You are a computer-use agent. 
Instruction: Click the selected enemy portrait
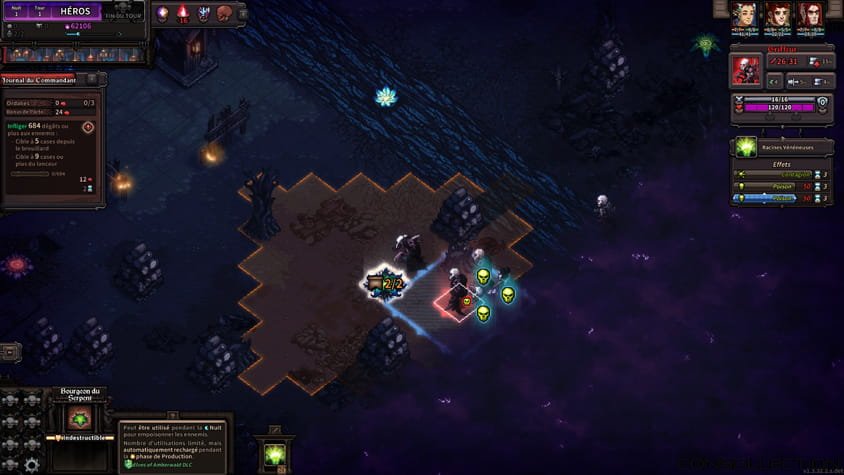pos(746,69)
